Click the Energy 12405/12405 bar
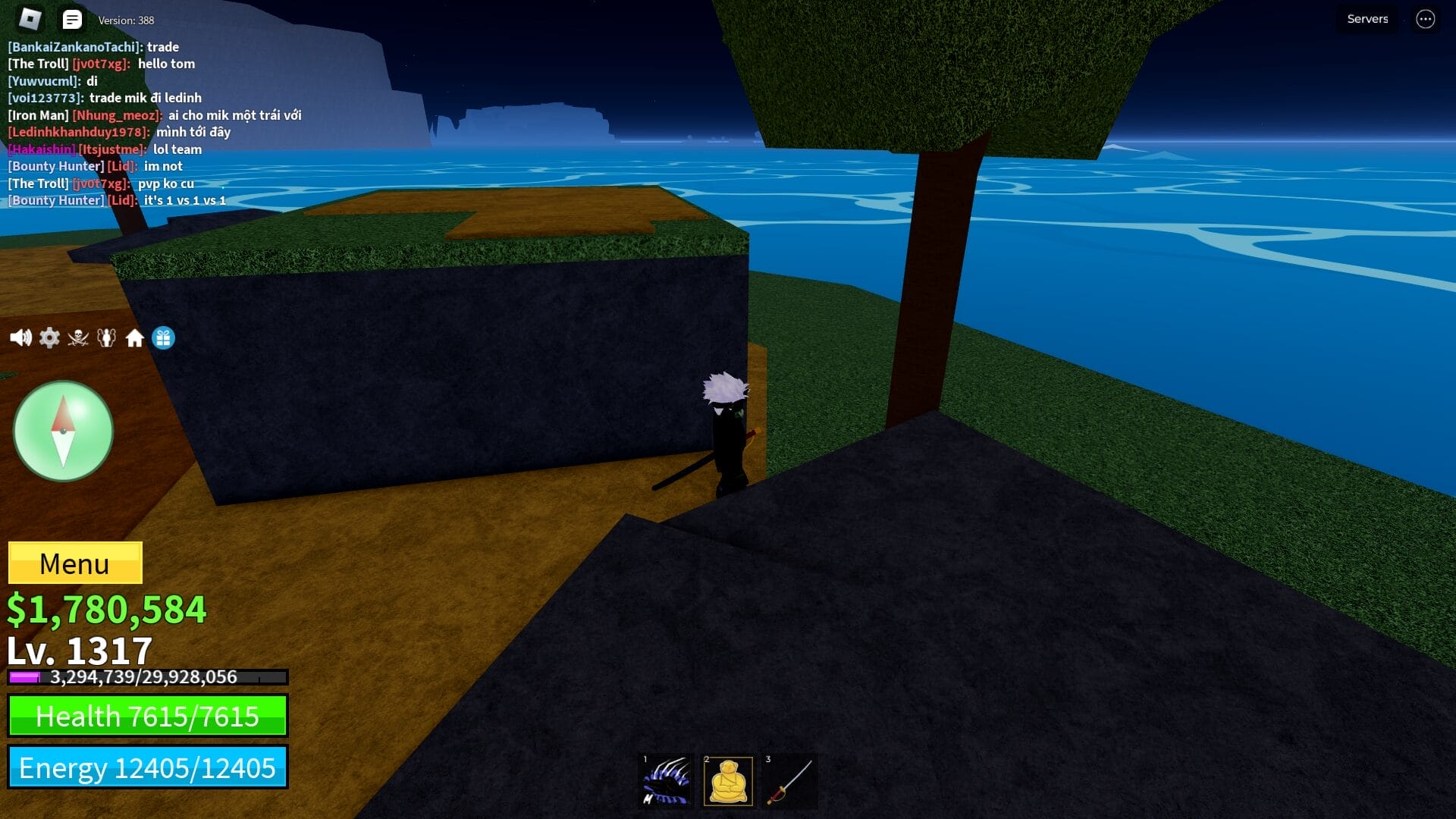Image resolution: width=1456 pixels, height=819 pixels. (148, 767)
